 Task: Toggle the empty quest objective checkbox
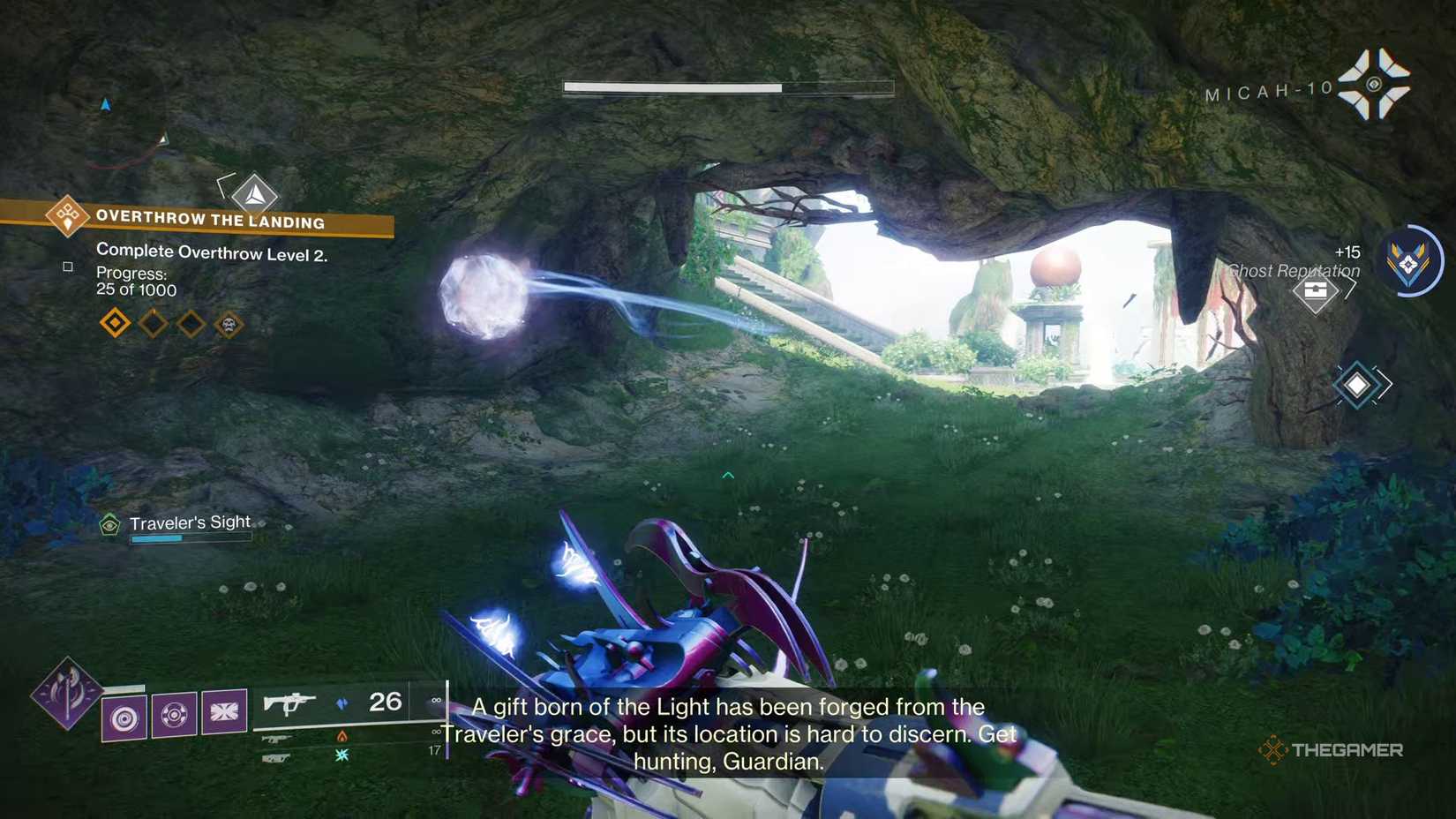[x=67, y=267]
